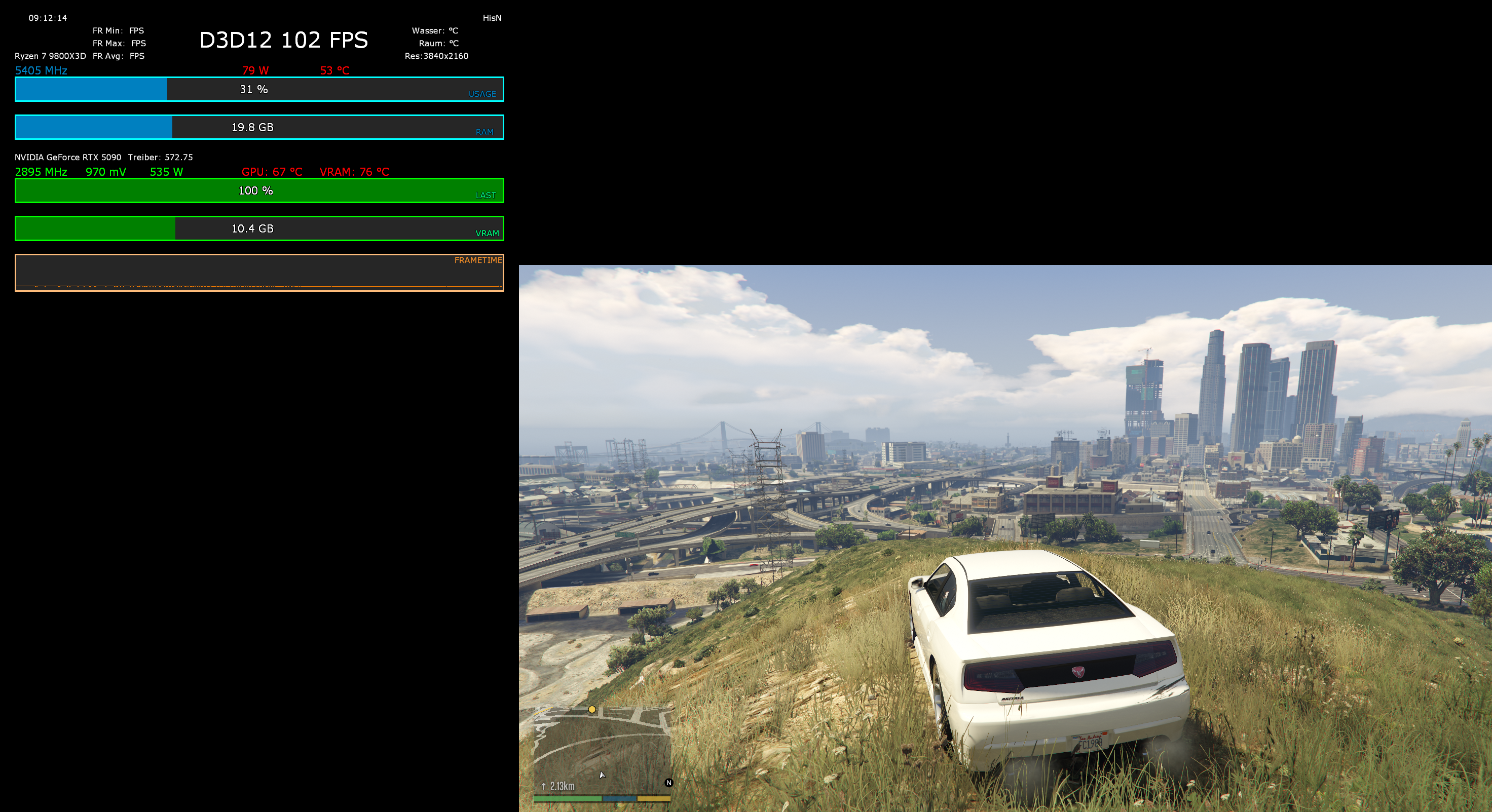Expand the FR Min FPS readout
The width and height of the screenshot is (1492, 812).
click(118, 30)
